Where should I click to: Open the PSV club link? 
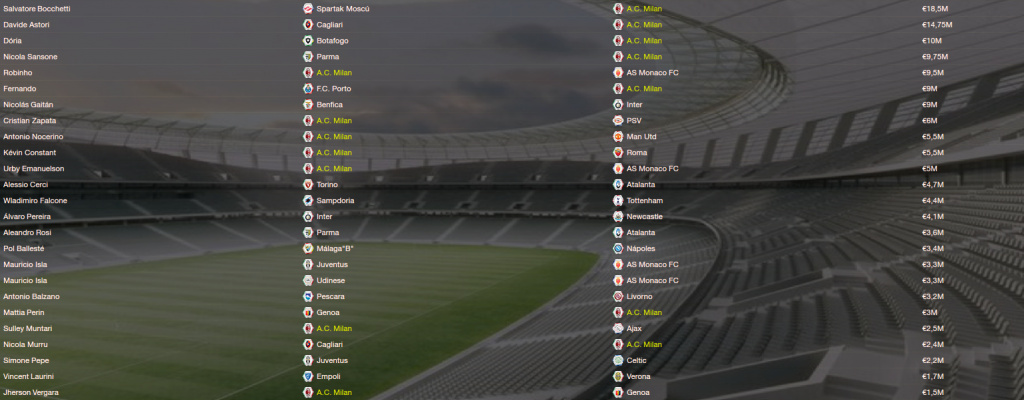point(636,120)
